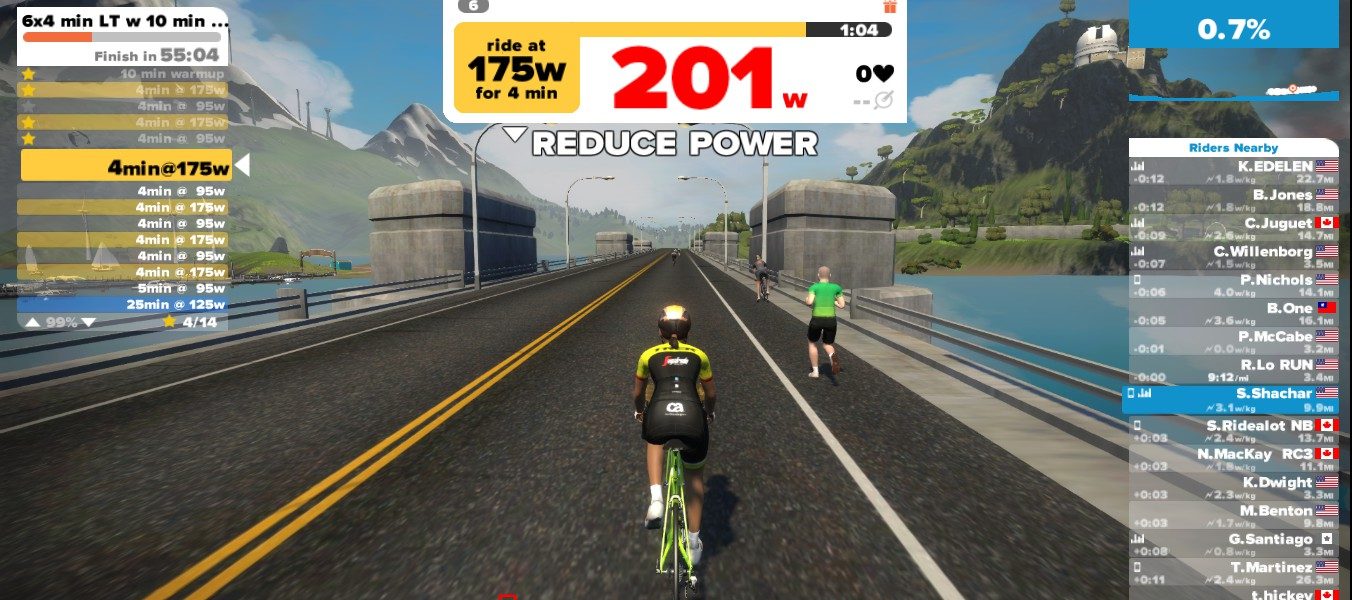Select the 25min @ 125w workout block

(x=124, y=305)
